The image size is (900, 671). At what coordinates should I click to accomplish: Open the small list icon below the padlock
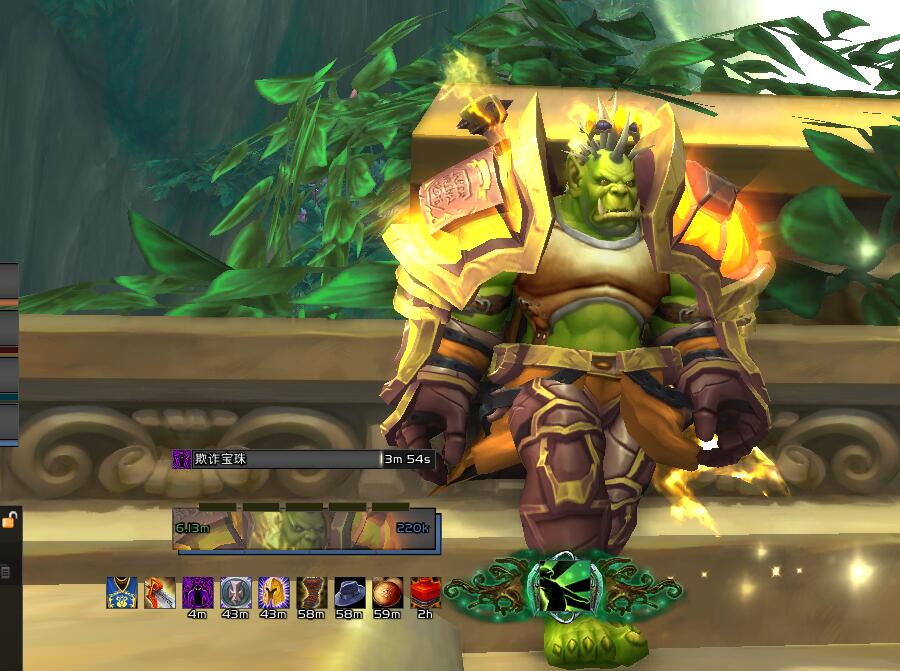tap(6, 572)
